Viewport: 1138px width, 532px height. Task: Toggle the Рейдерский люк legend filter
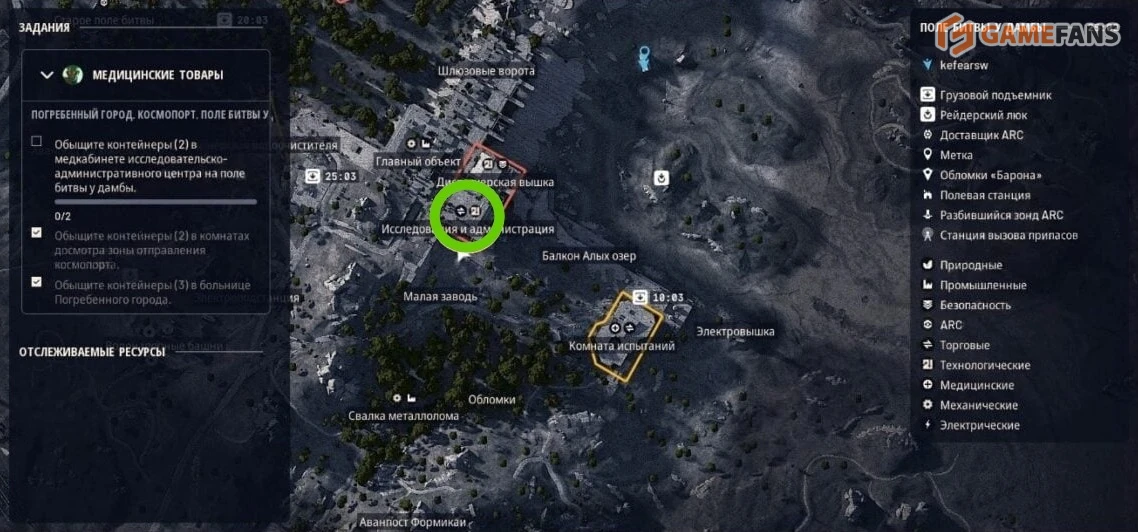point(978,115)
